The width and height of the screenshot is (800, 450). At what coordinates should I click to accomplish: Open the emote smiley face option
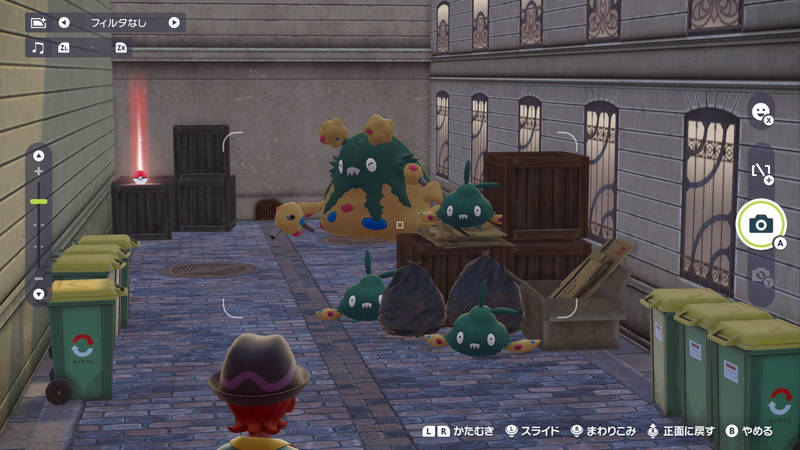[760, 111]
